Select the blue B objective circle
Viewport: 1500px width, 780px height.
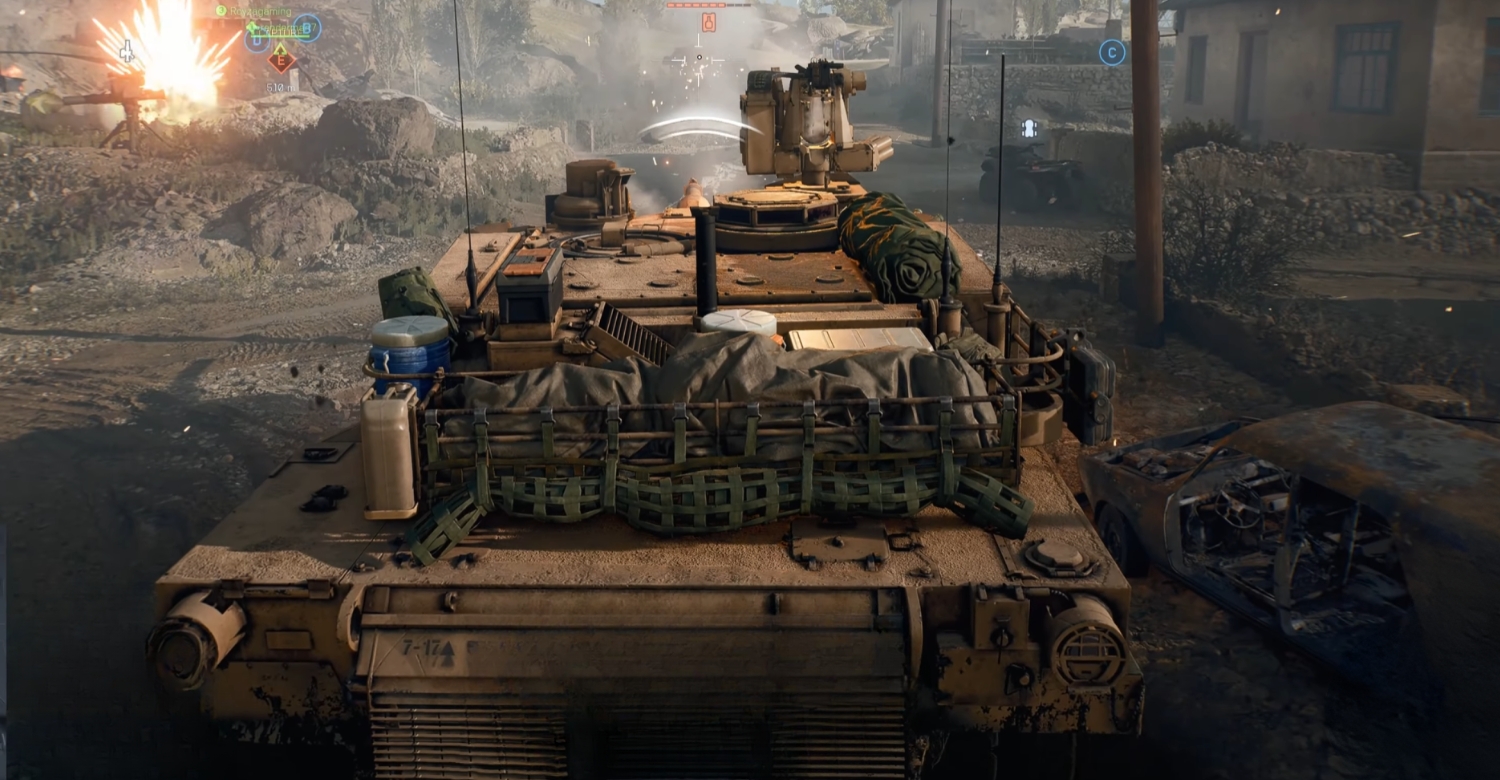pyautogui.click(x=305, y=30)
